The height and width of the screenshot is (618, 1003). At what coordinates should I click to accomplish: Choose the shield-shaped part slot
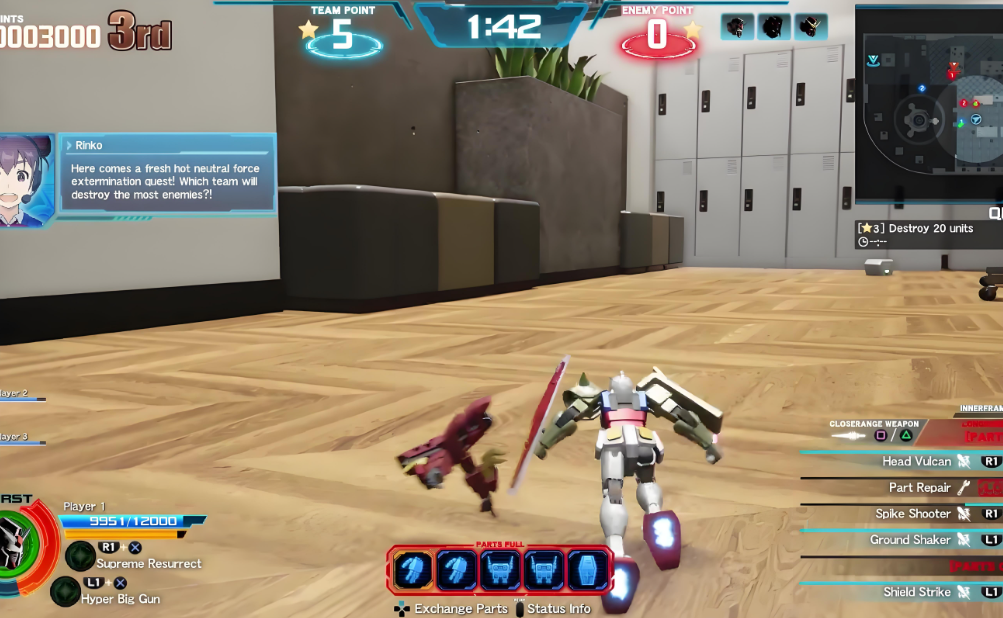click(588, 571)
